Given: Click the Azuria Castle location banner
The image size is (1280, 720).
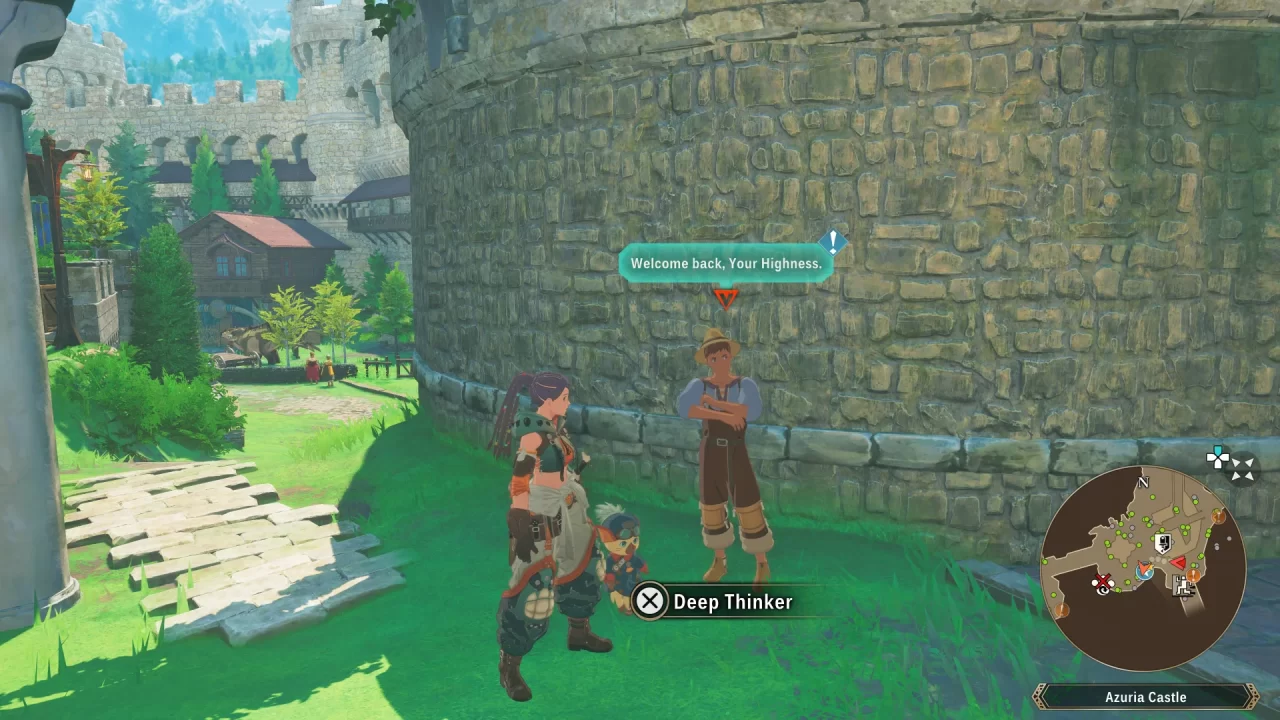Looking at the screenshot, I should tap(1145, 697).
